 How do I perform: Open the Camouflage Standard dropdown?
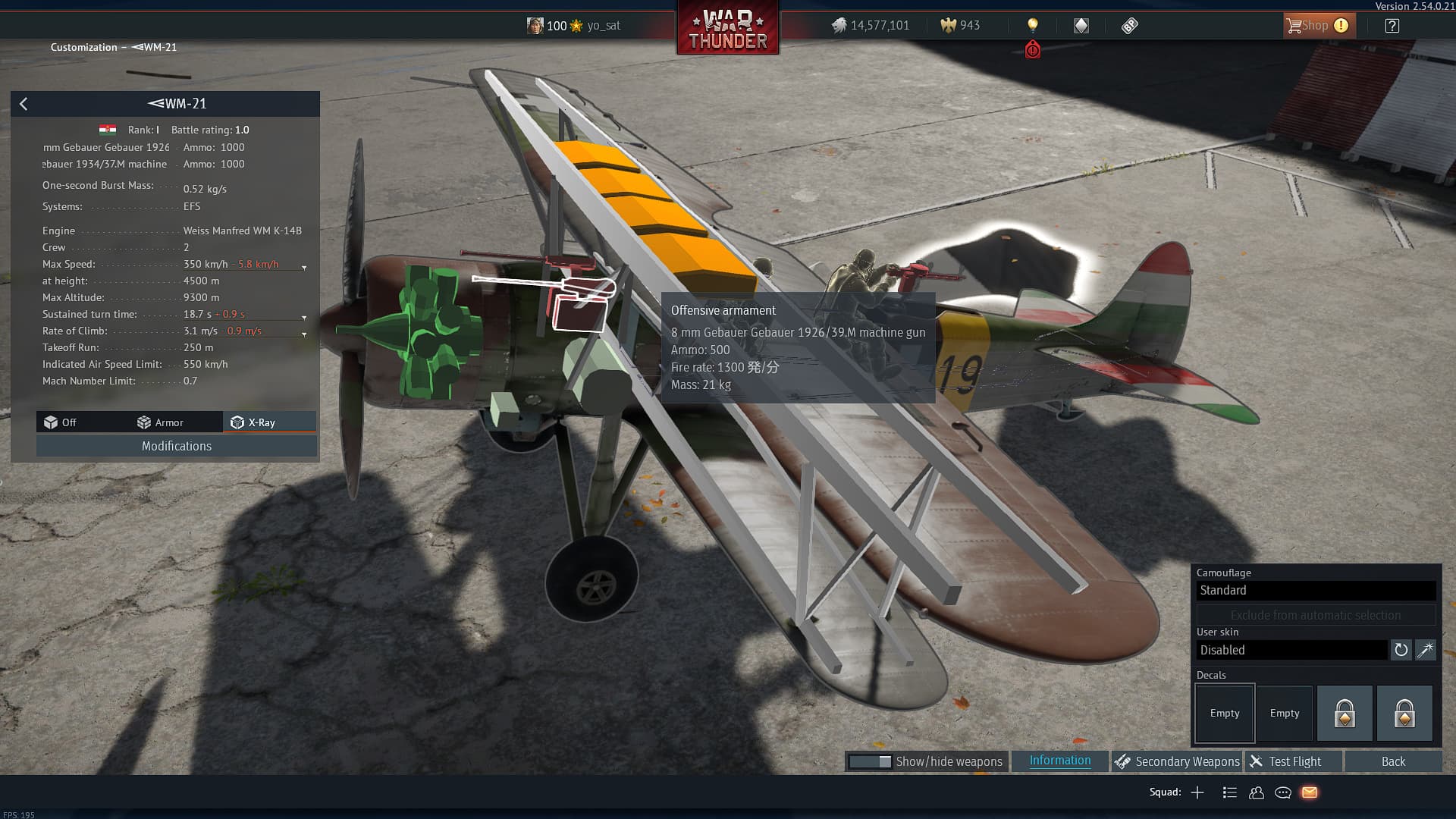[x=1316, y=591]
